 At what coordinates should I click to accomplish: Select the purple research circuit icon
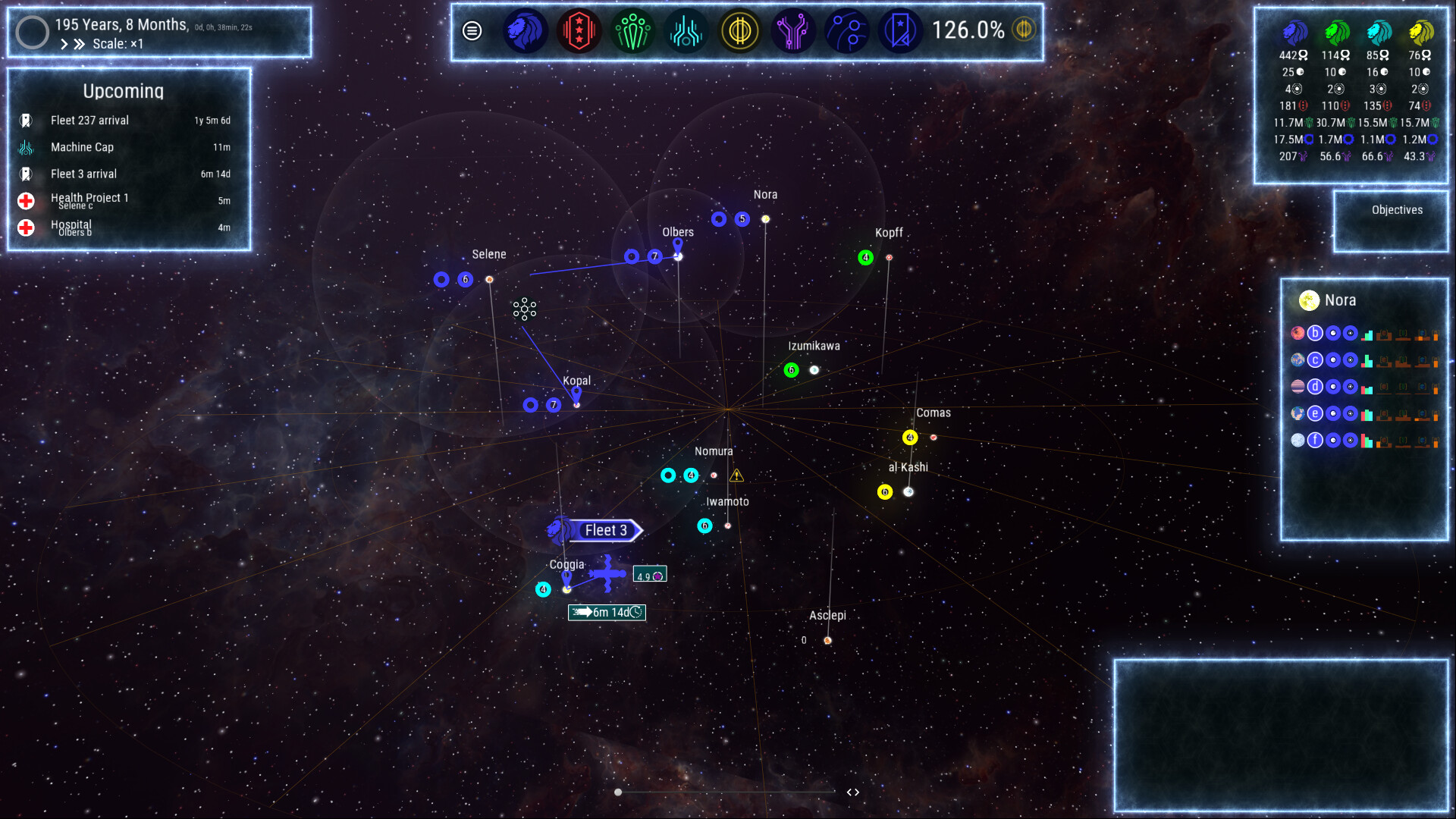point(794,31)
